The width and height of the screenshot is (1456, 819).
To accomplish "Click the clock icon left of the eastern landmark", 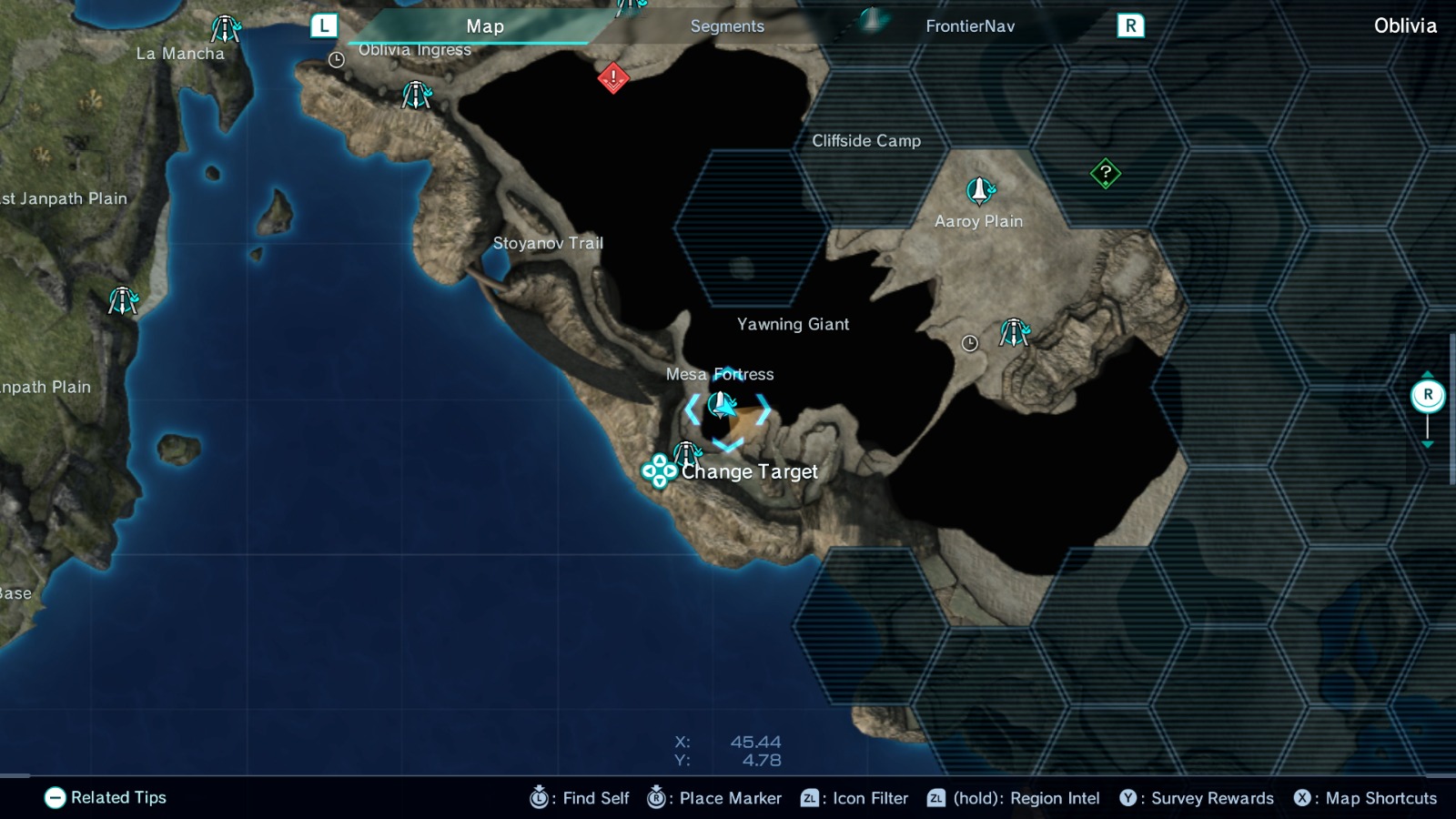I will [969, 343].
